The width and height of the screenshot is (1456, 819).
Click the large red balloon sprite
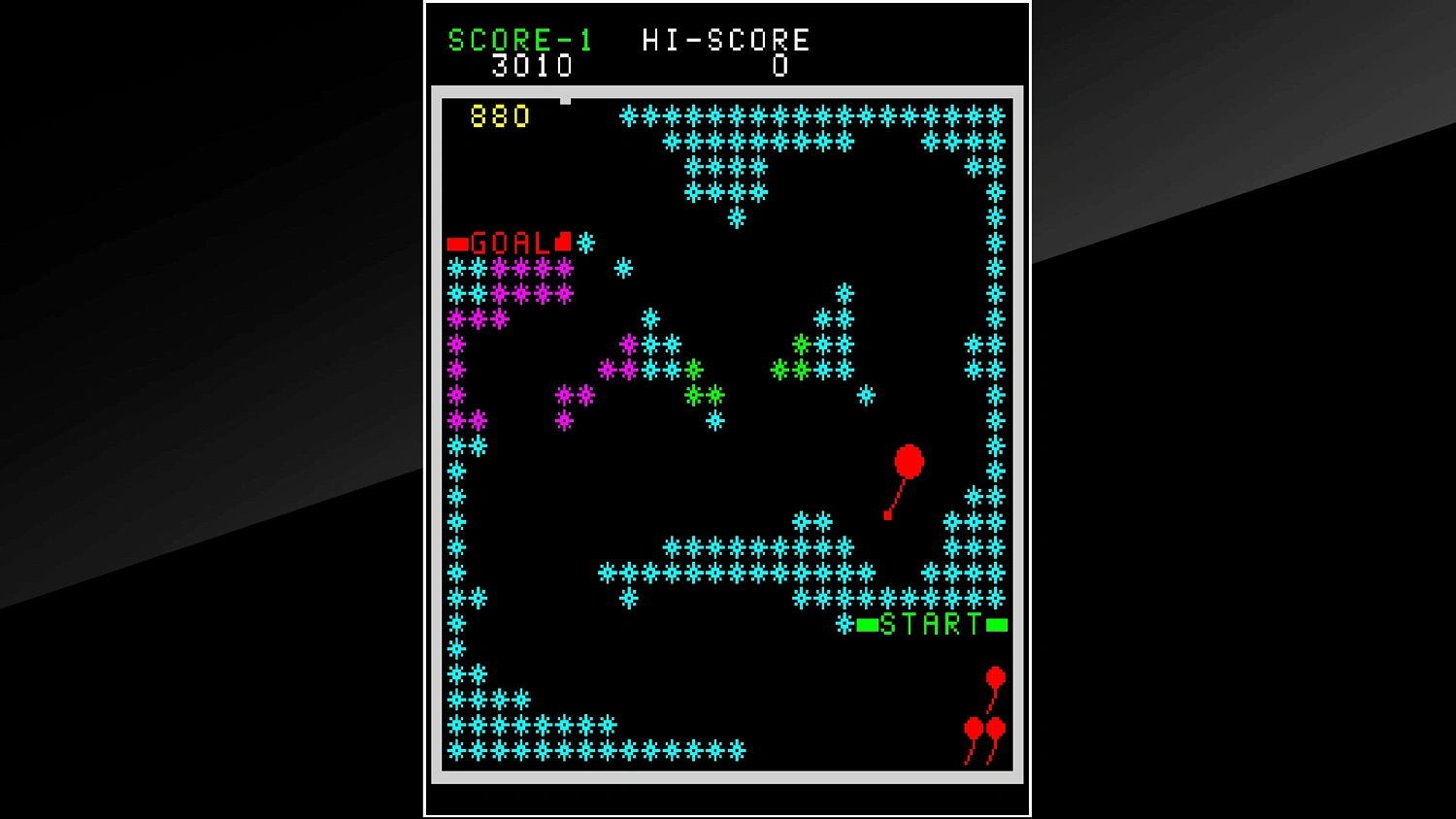(x=908, y=459)
